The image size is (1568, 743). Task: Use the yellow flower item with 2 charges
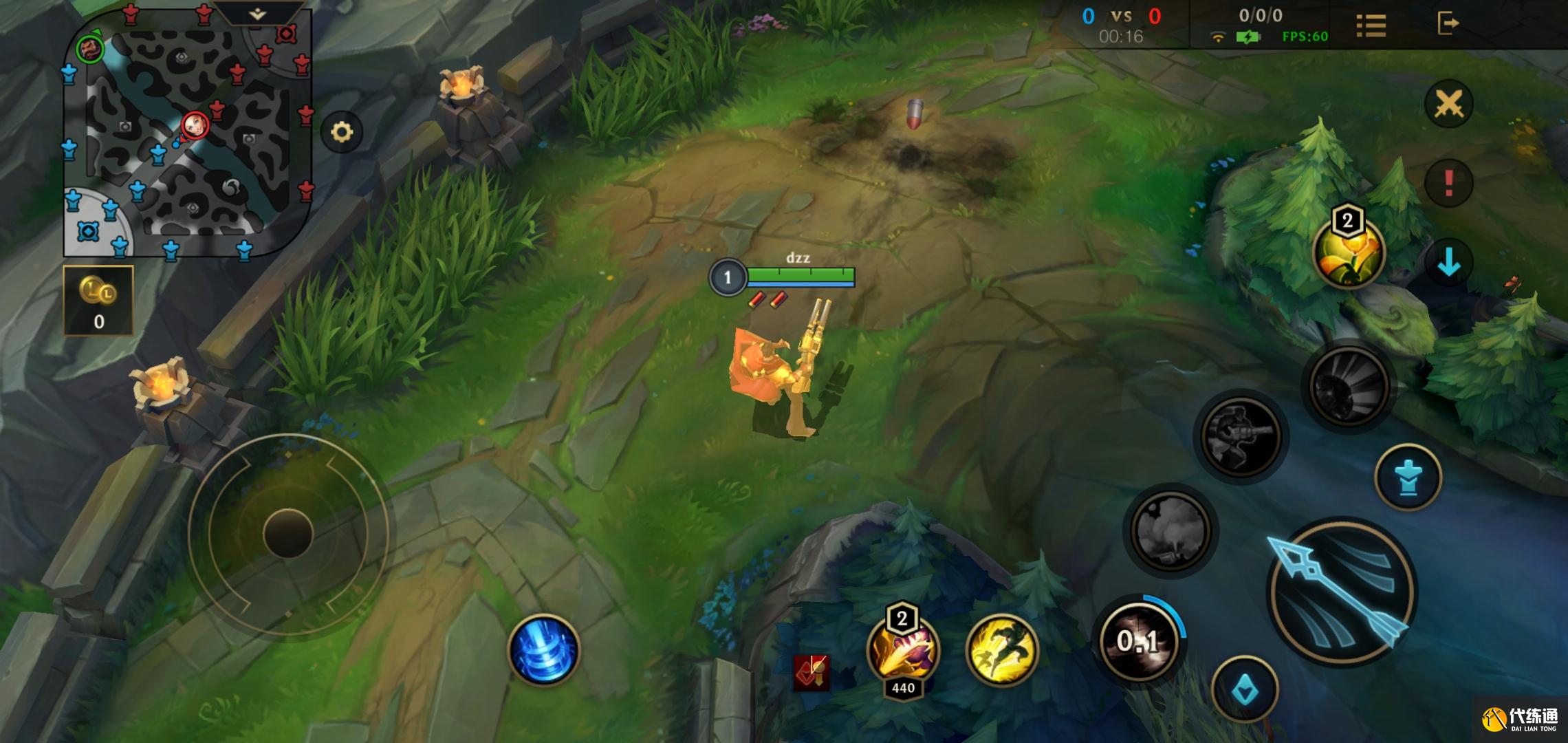pyautogui.click(x=1348, y=251)
